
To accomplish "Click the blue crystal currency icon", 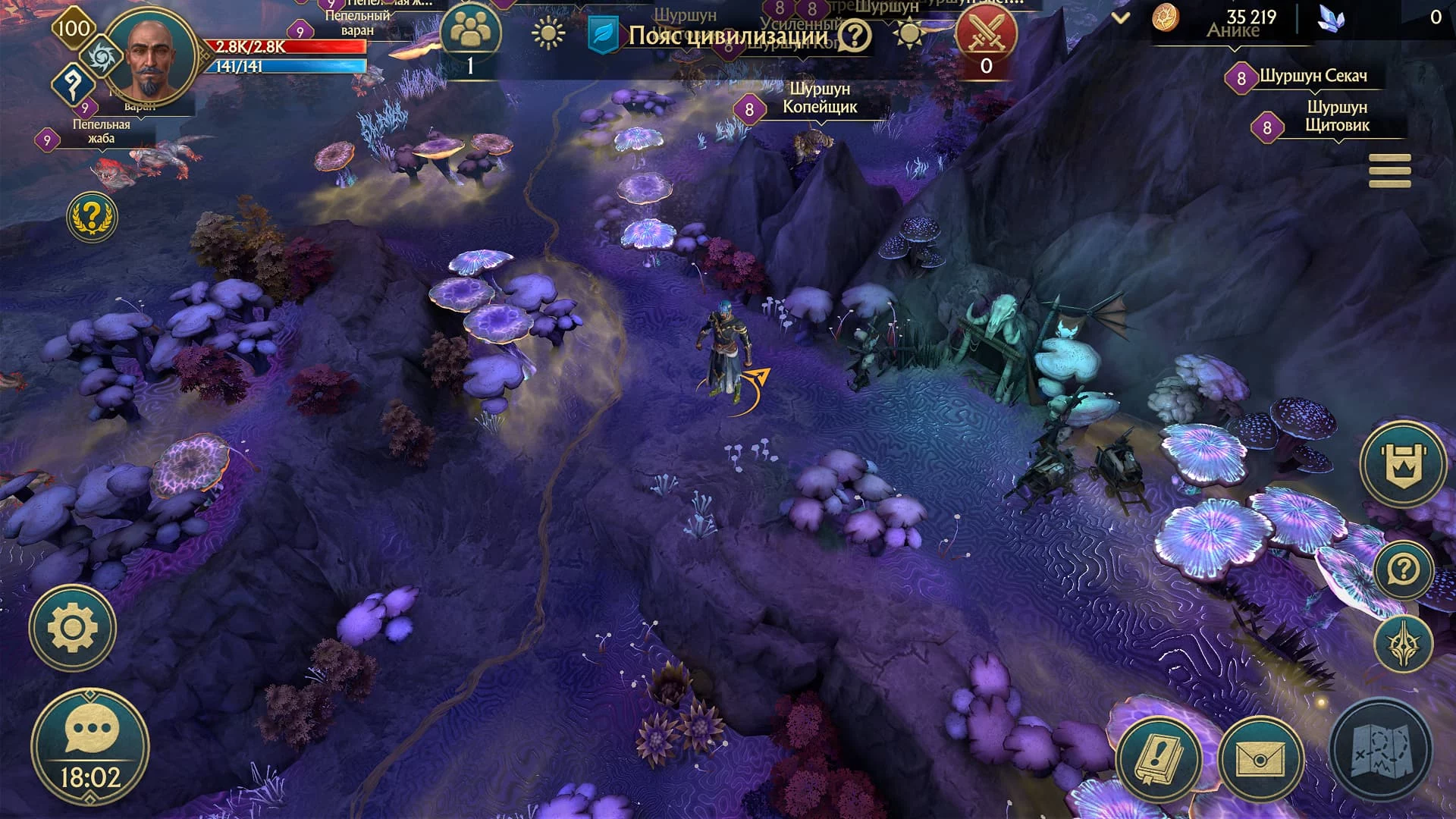I will click(x=1330, y=18).
